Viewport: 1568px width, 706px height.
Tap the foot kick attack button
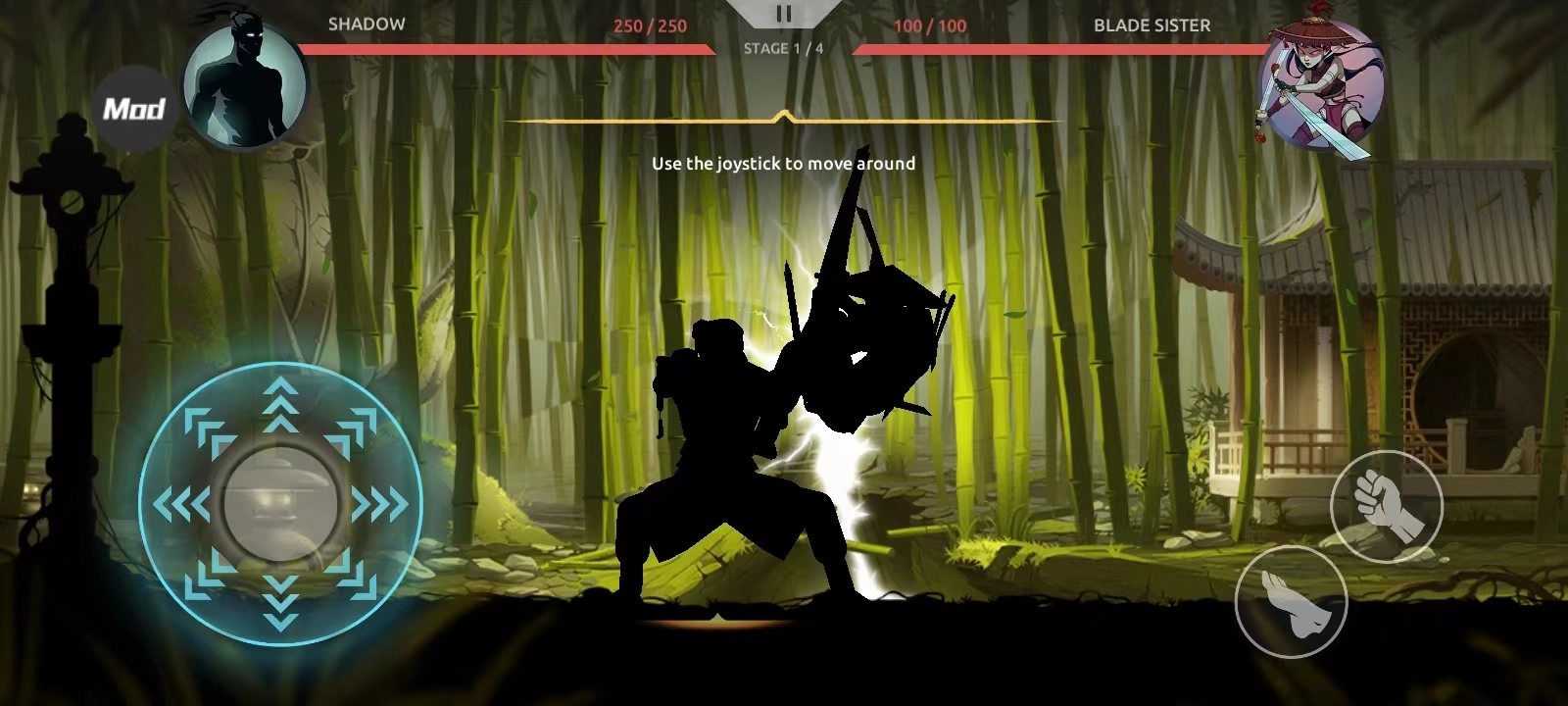(x=1291, y=601)
